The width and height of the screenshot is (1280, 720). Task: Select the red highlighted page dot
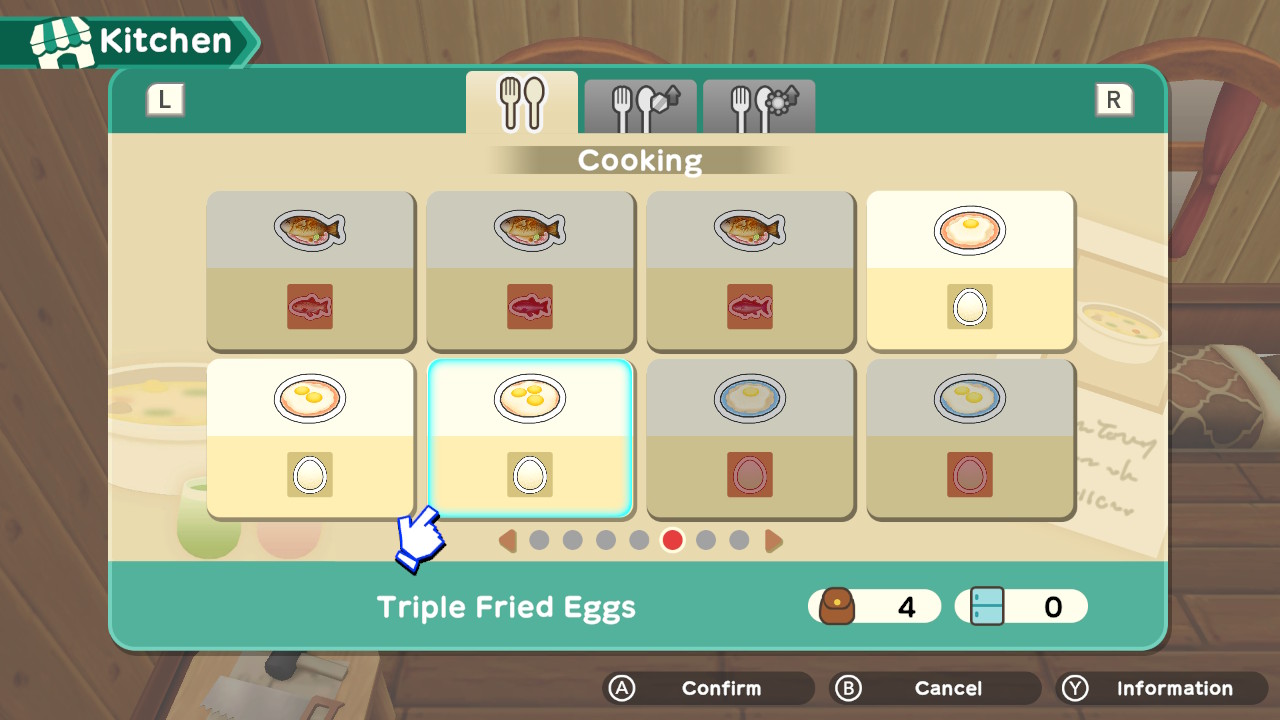673,540
